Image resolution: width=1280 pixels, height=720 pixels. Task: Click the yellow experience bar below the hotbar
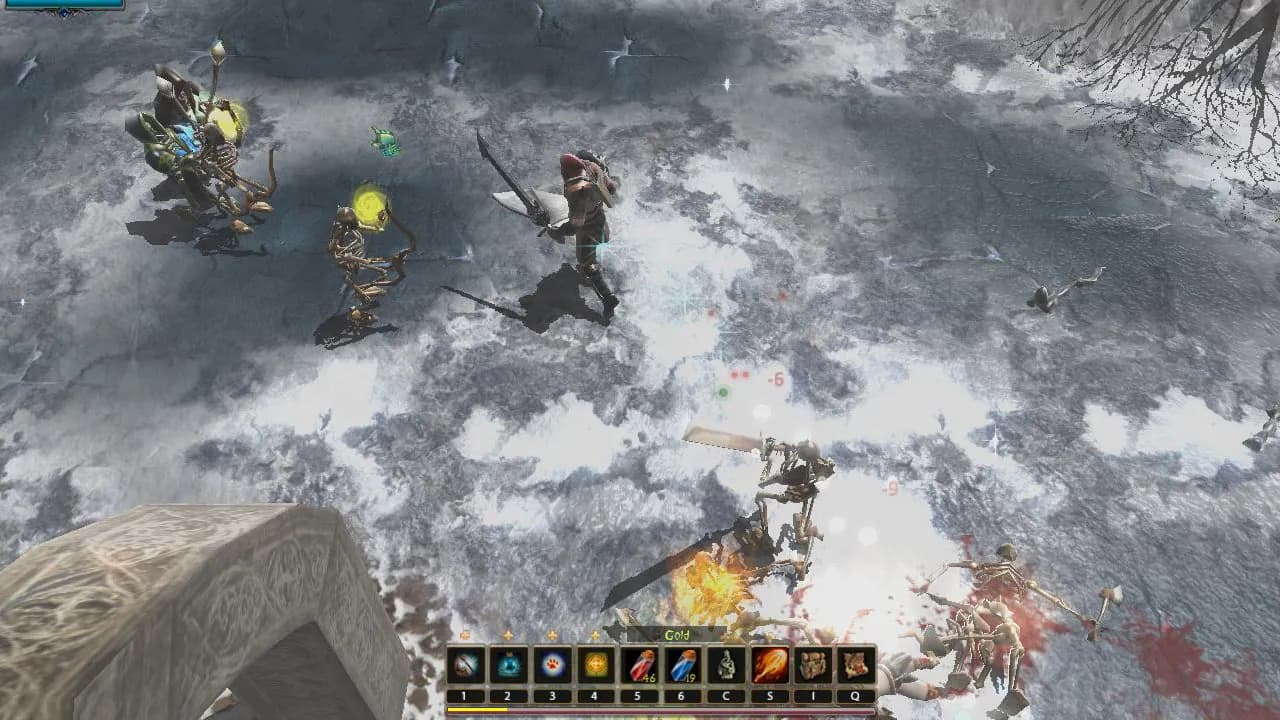[x=478, y=708]
